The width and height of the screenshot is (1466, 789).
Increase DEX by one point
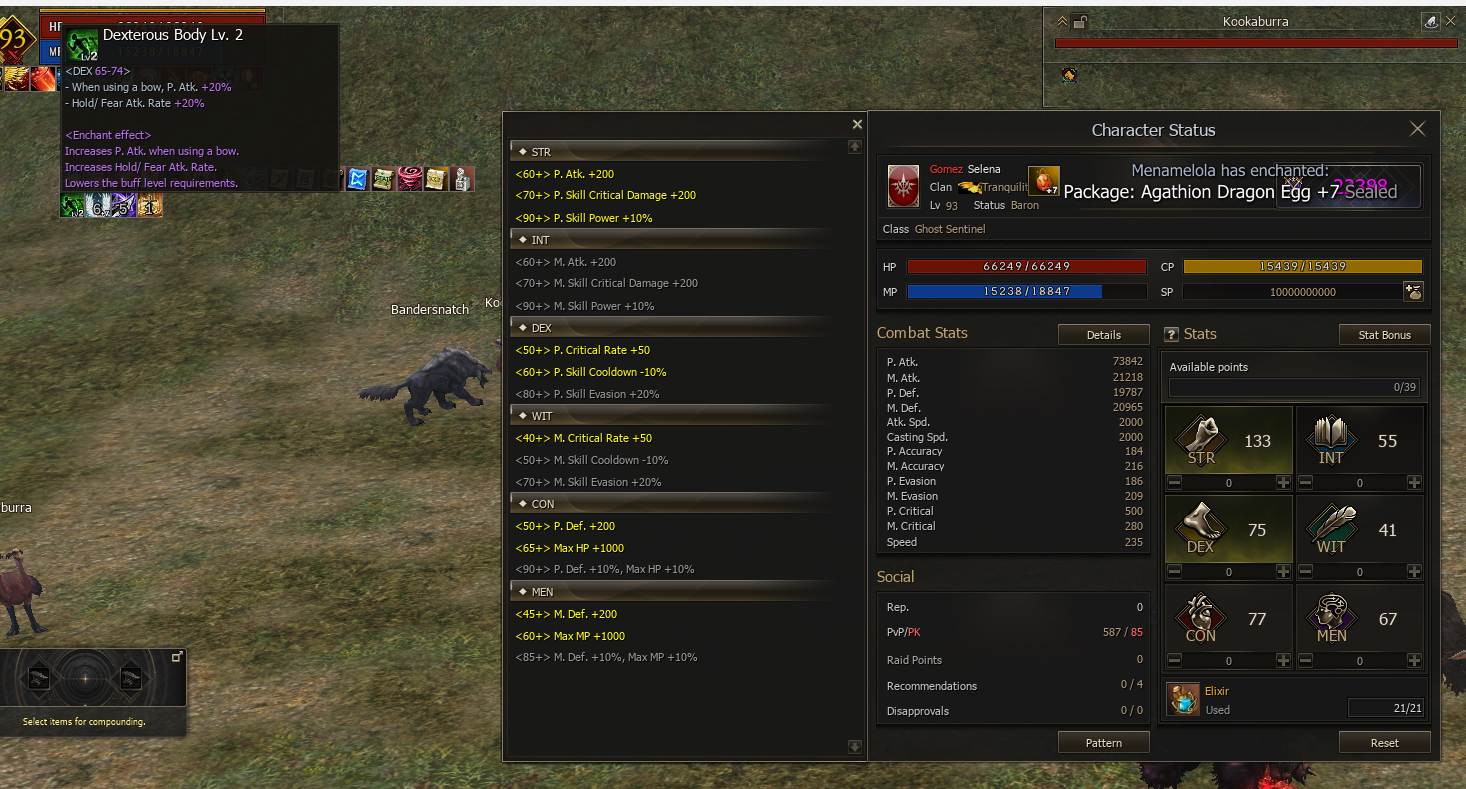tap(1283, 572)
